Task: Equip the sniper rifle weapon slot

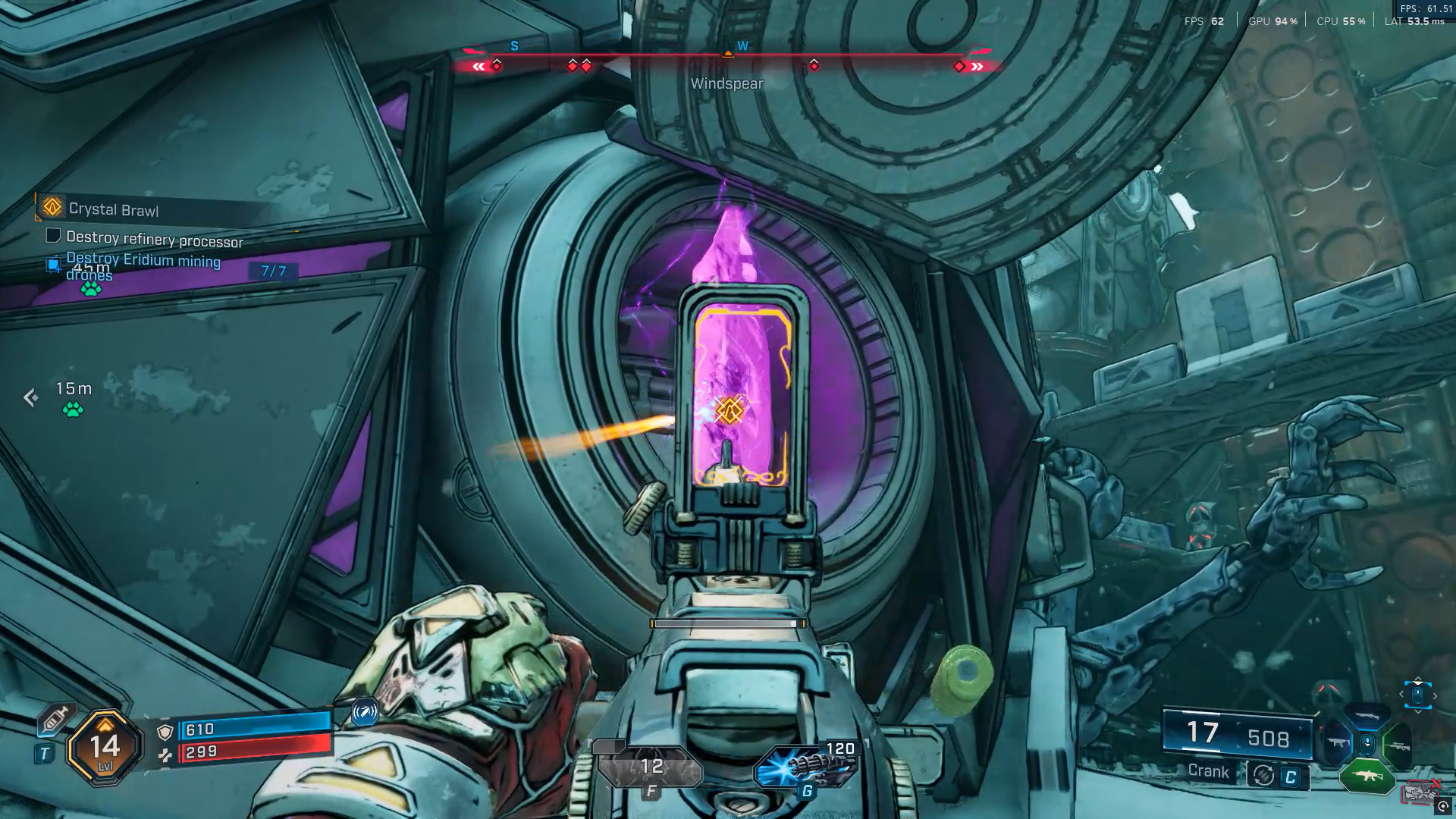Action: coord(1398,746)
